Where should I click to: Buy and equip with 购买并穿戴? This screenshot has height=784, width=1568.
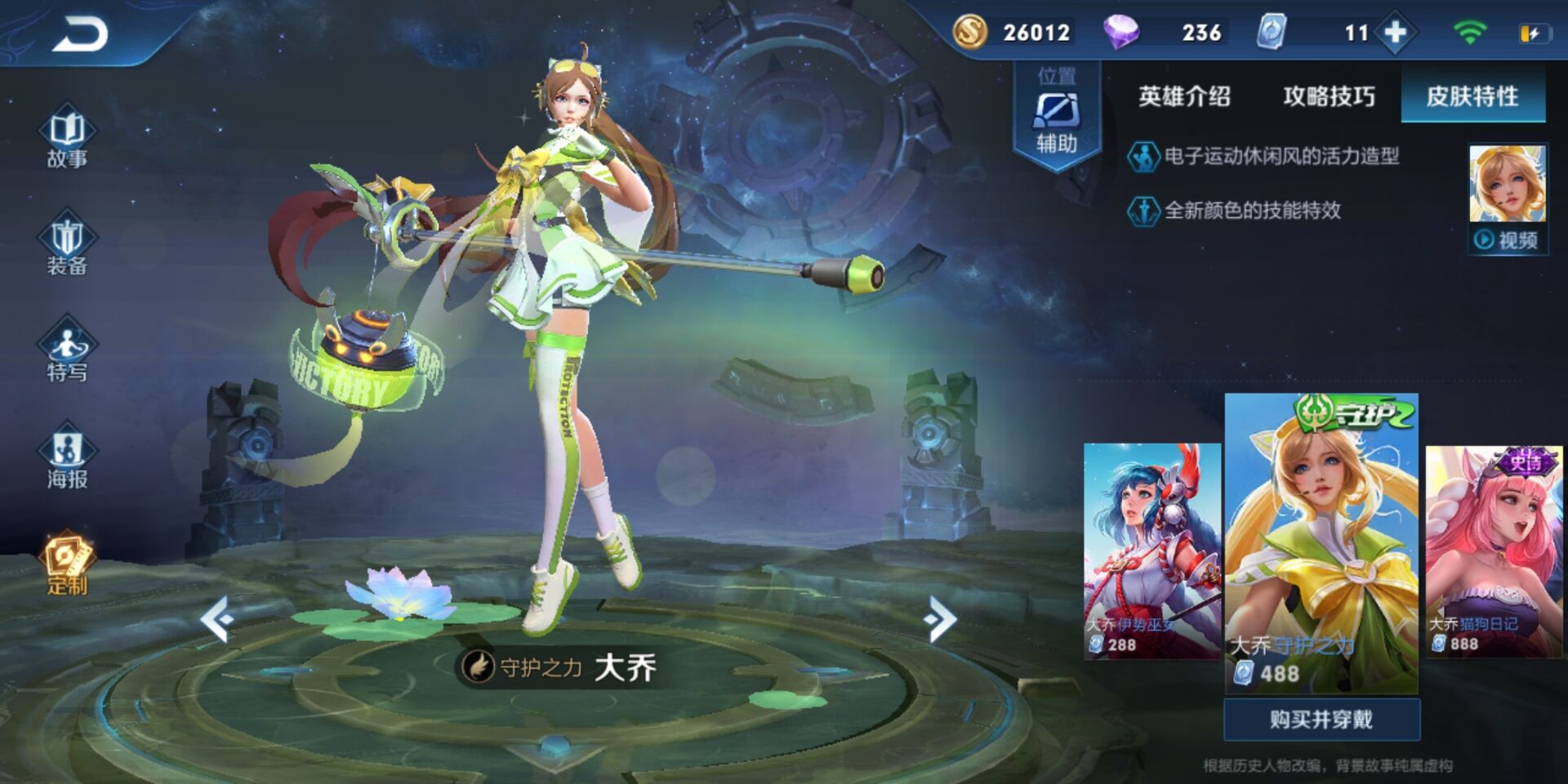(x=1321, y=719)
